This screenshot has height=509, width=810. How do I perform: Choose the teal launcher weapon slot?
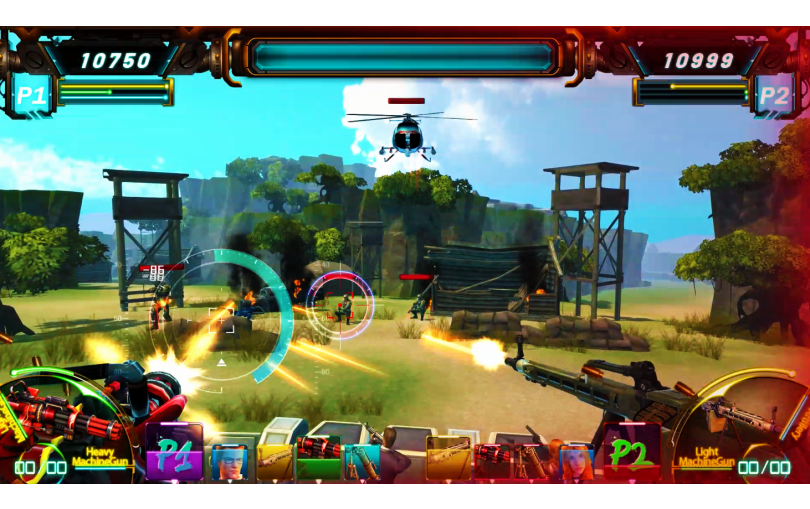click(361, 460)
